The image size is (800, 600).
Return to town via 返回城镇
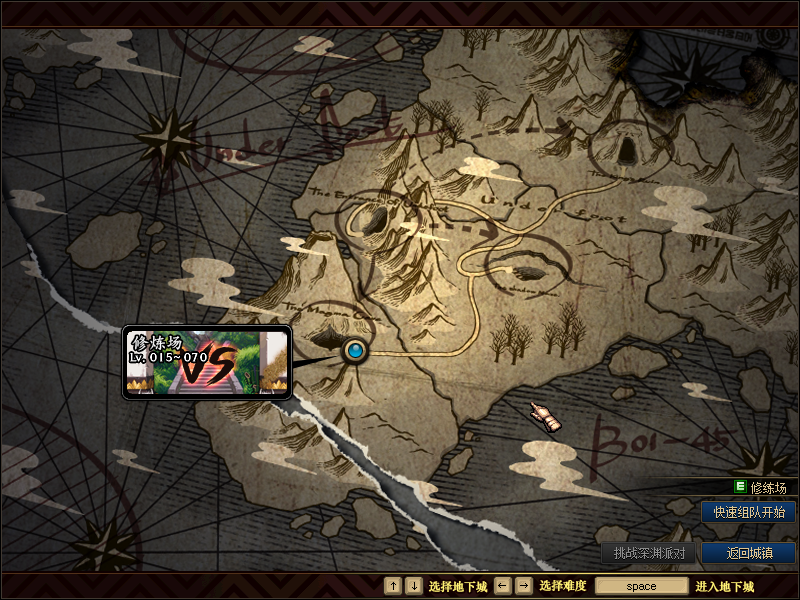click(749, 553)
